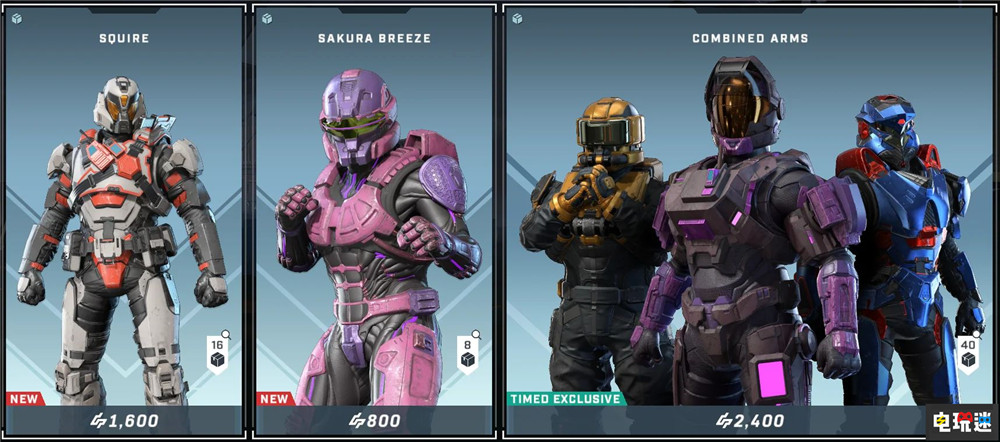This screenshot has height=442, width=1000.
Task: Inspect Squire's 16-item contents icon
Action: click(216, 354)
